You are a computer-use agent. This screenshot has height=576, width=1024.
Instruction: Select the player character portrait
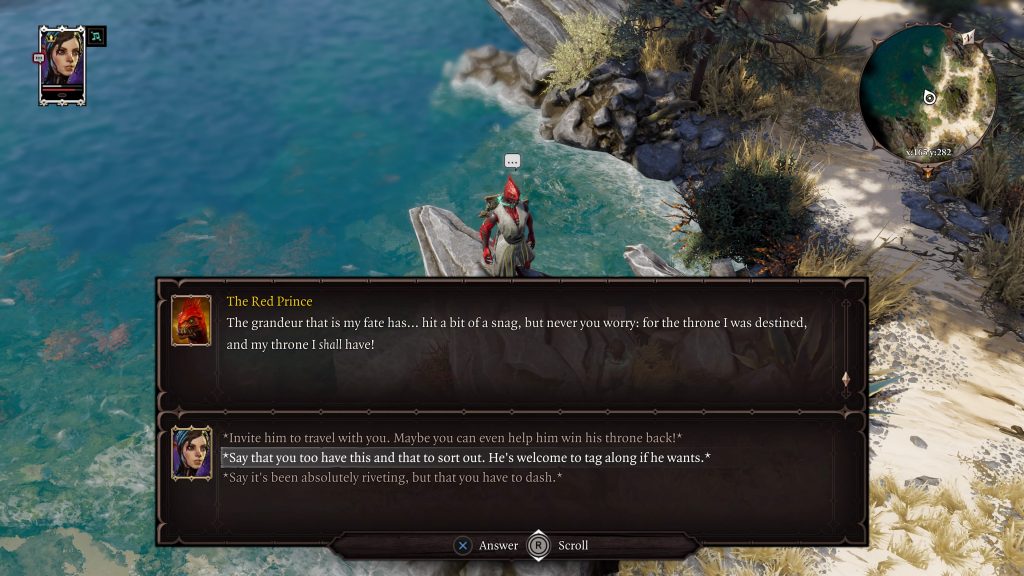62,60
